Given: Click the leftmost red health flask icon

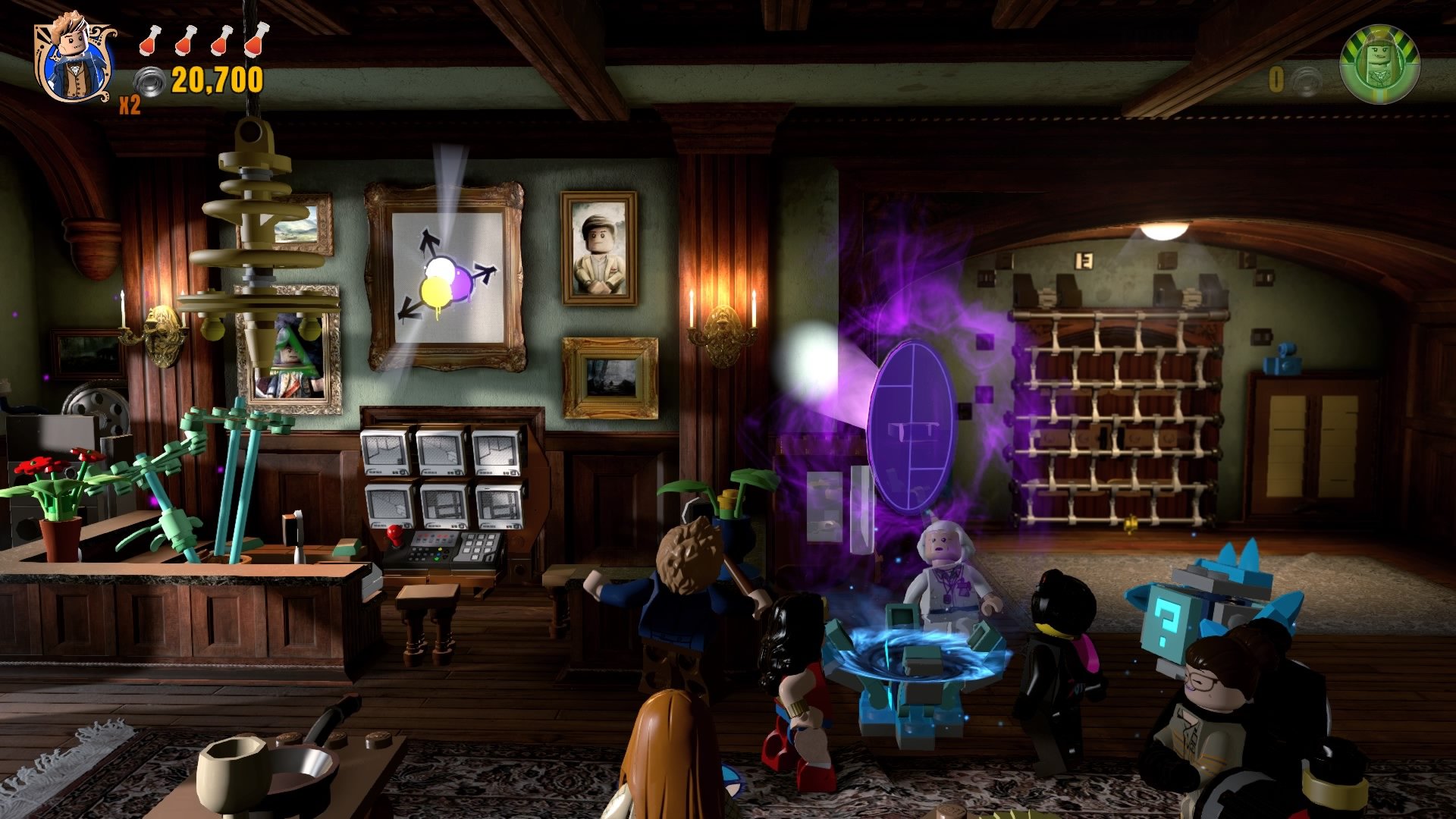Looking at the screenshot, I should point(149,42).
